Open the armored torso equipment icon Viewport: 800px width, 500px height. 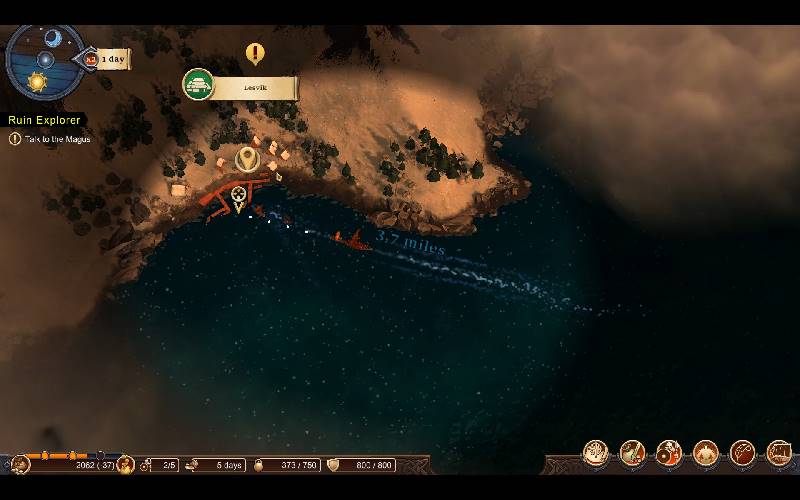point(706,453)
